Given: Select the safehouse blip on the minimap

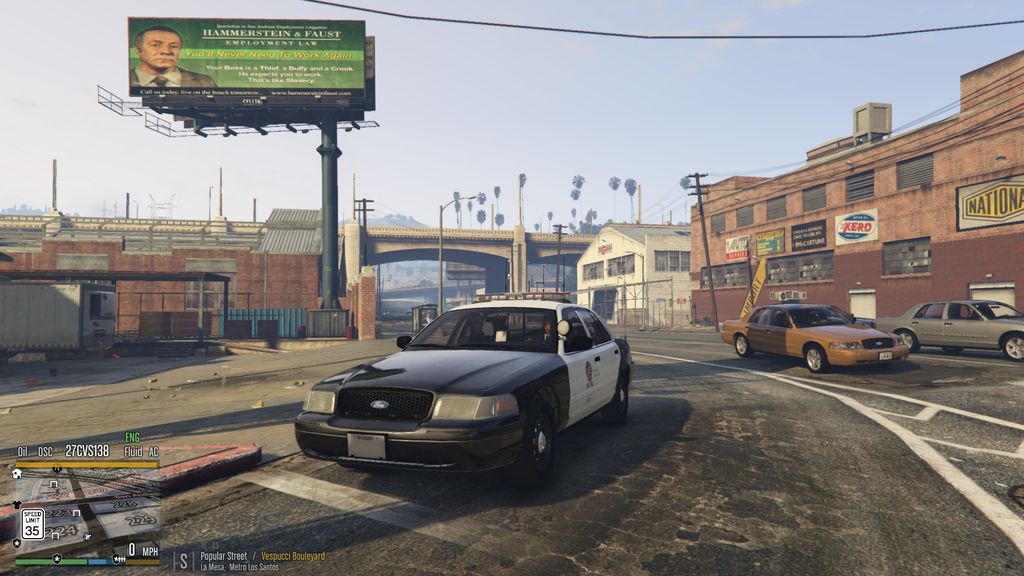Looking at the screenshot, I should [x=17, y=473].
